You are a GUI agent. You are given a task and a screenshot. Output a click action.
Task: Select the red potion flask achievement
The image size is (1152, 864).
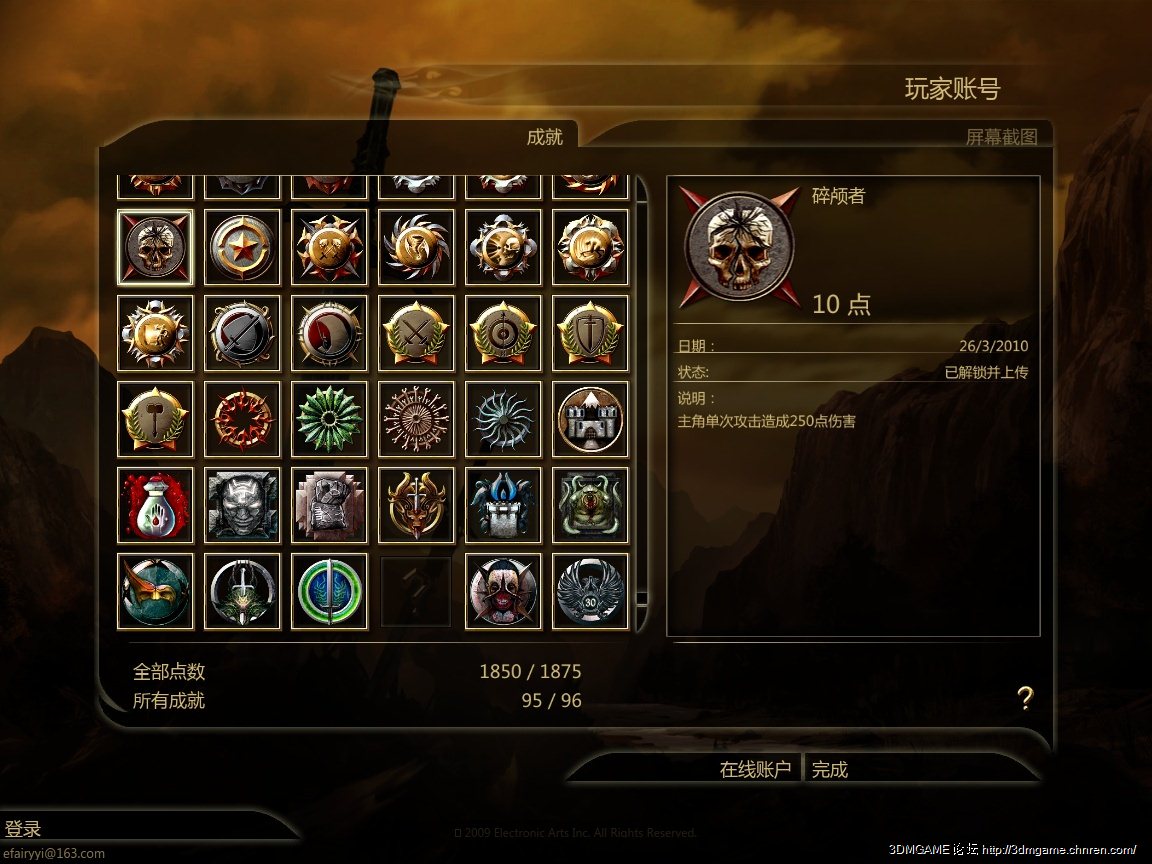tap(155, 505)
